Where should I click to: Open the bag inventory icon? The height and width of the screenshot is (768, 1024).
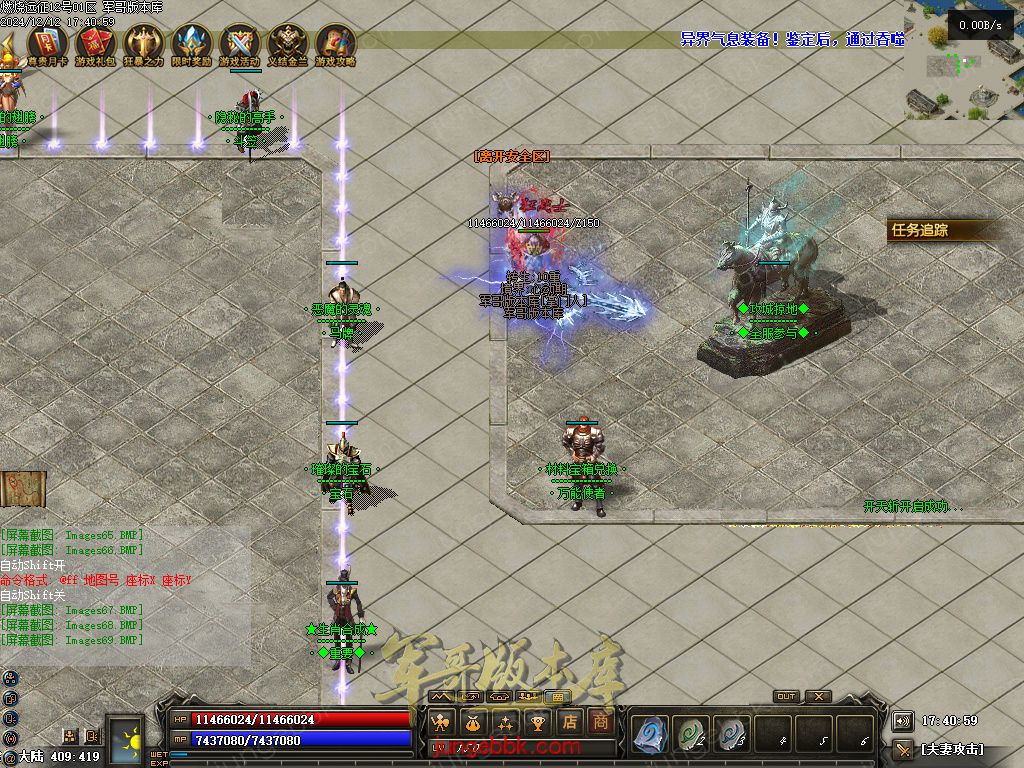click(x=473, y=722)
